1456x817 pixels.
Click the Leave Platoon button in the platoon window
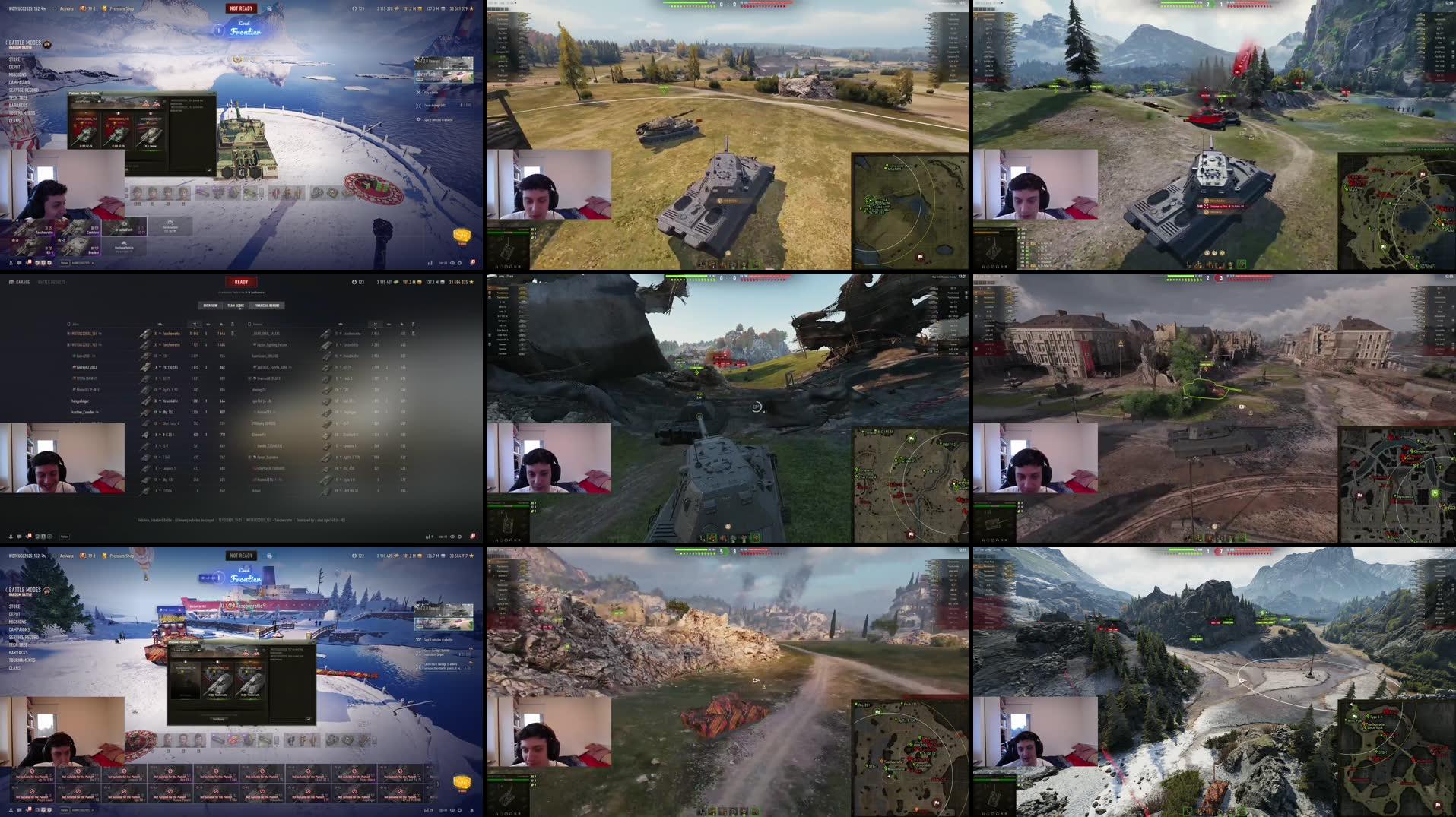coord(81,101)
